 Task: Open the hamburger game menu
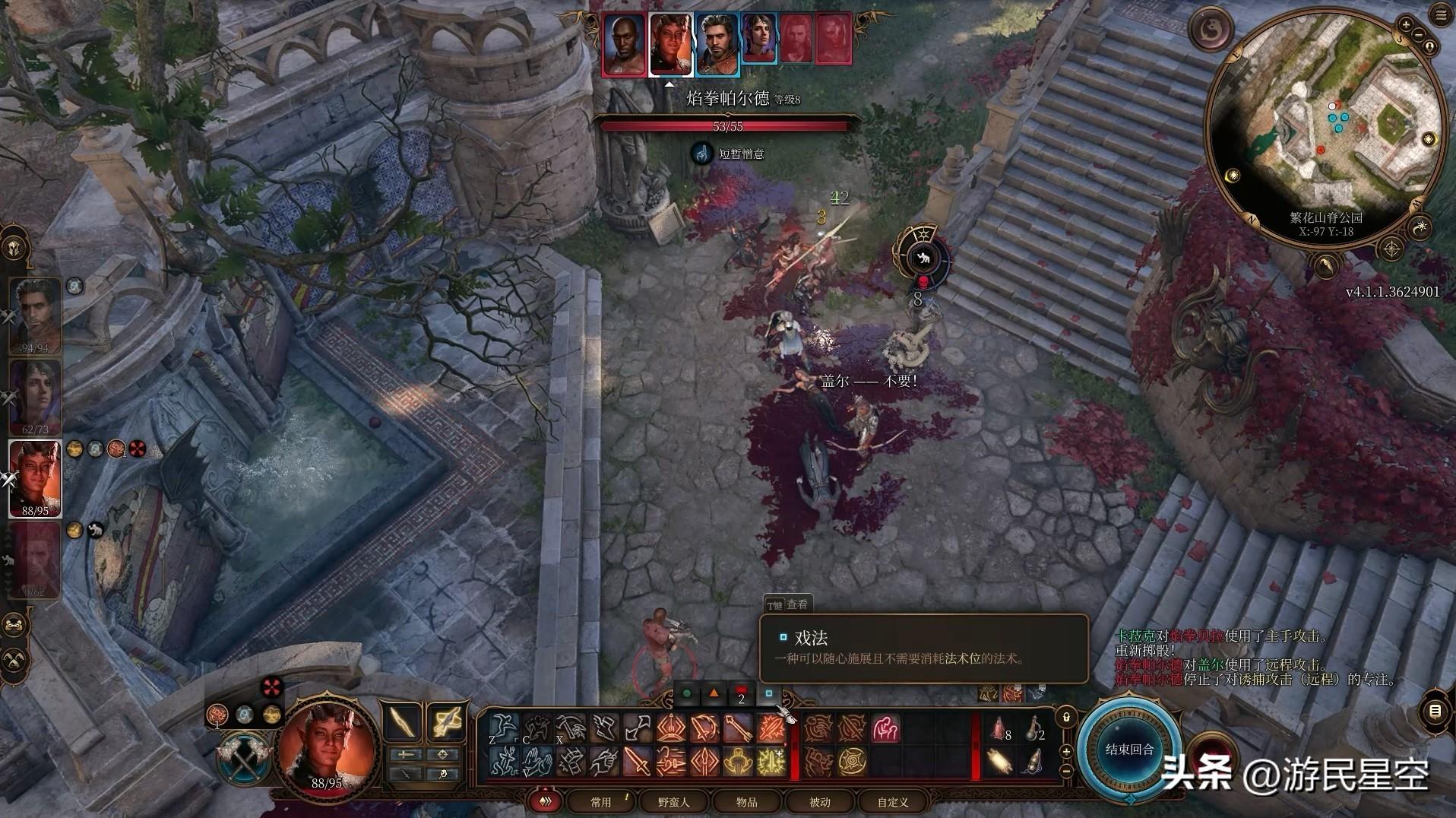(x=1442, y=15)
